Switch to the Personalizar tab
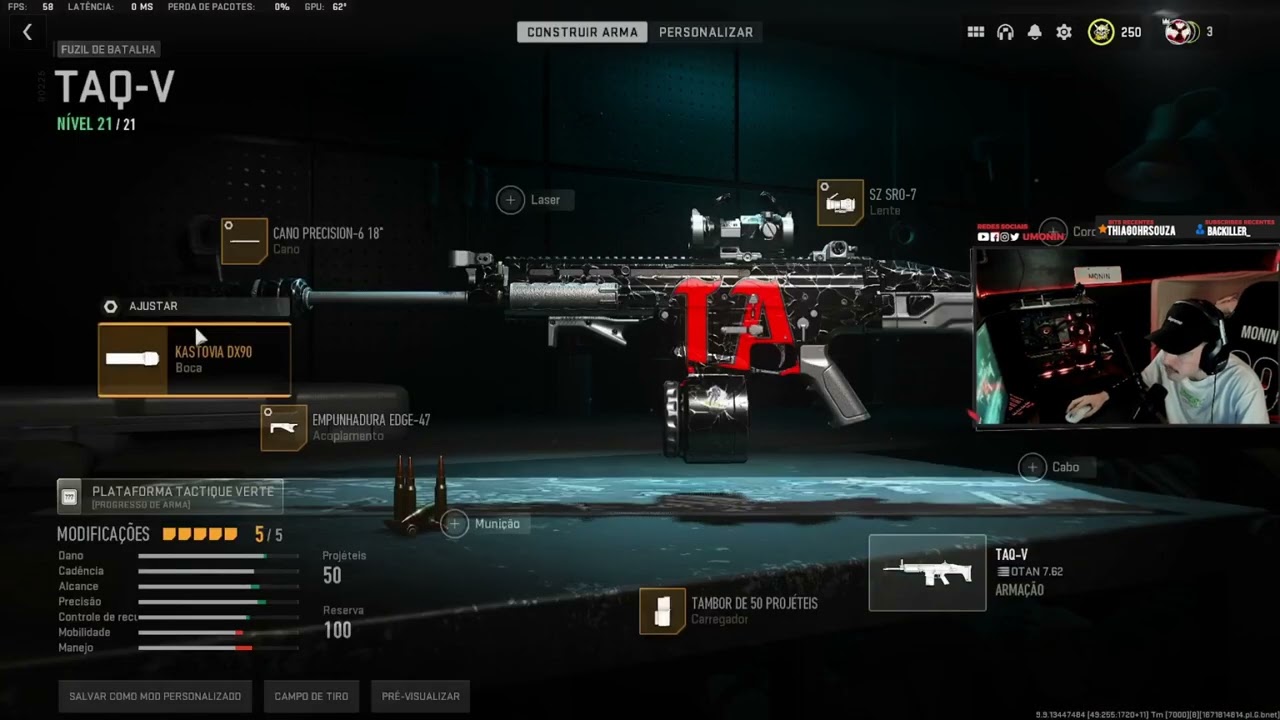Screen dimensions: 1280x720 click(x=705, y=32)
